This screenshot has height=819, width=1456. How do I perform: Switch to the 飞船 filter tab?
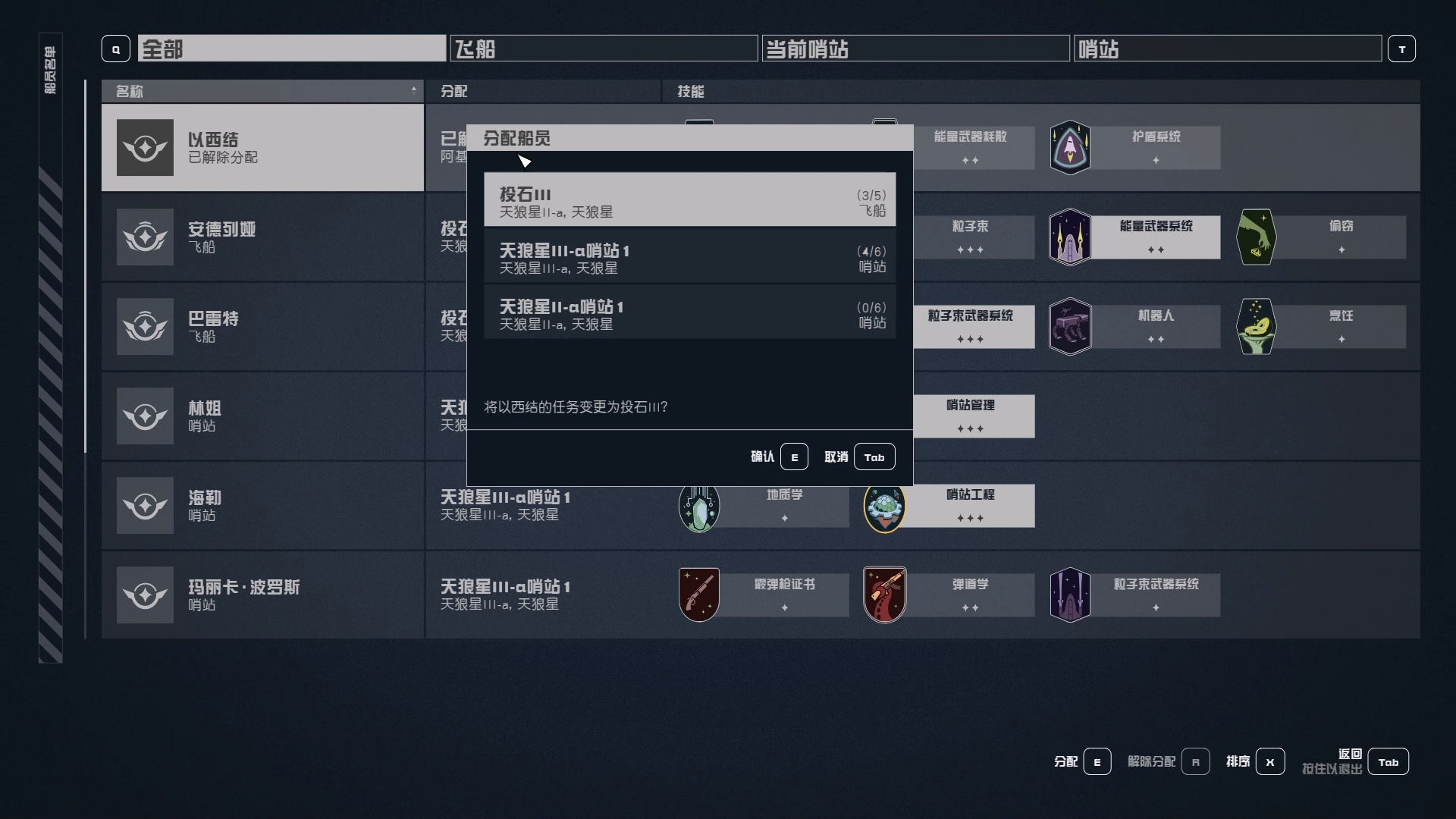603,49
